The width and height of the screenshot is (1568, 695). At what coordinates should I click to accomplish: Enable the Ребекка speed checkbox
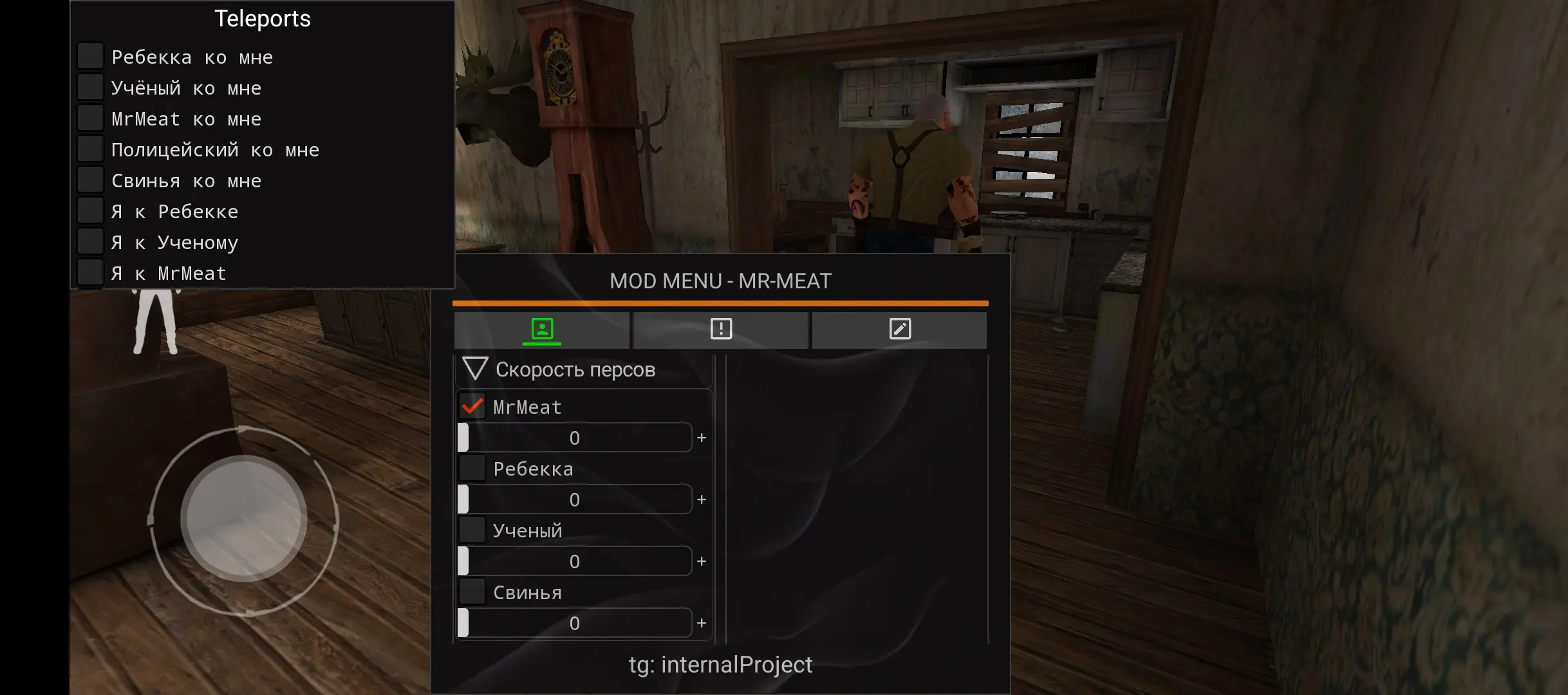point(473,468)
